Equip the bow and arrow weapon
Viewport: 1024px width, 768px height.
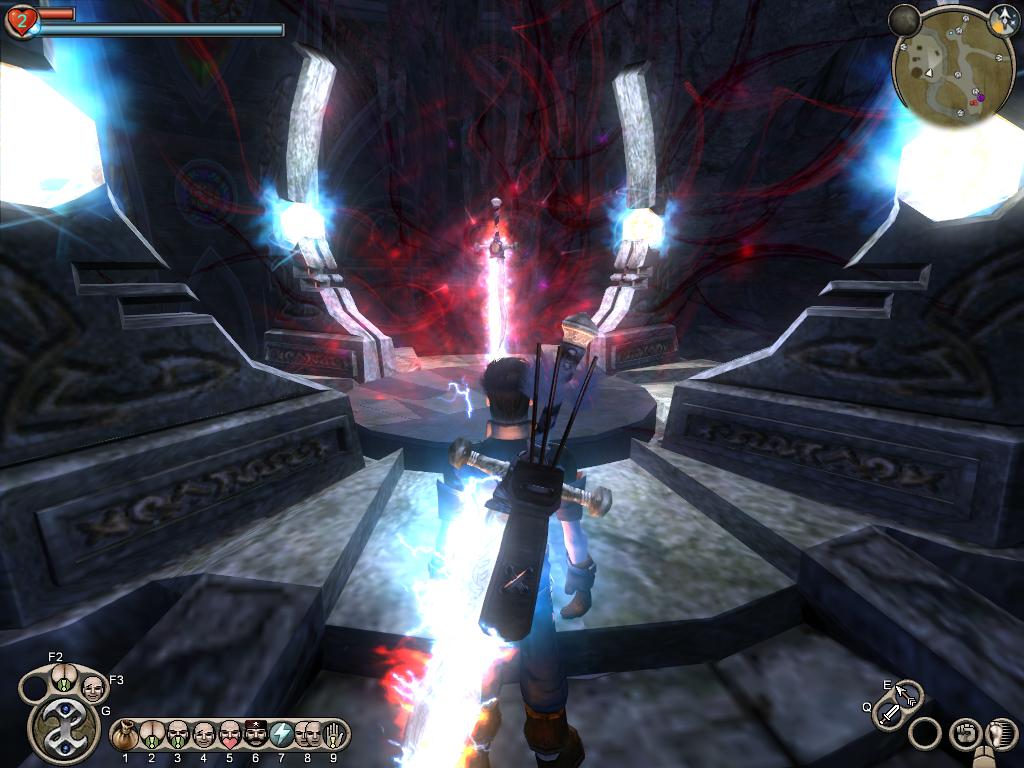coord(908,692)
